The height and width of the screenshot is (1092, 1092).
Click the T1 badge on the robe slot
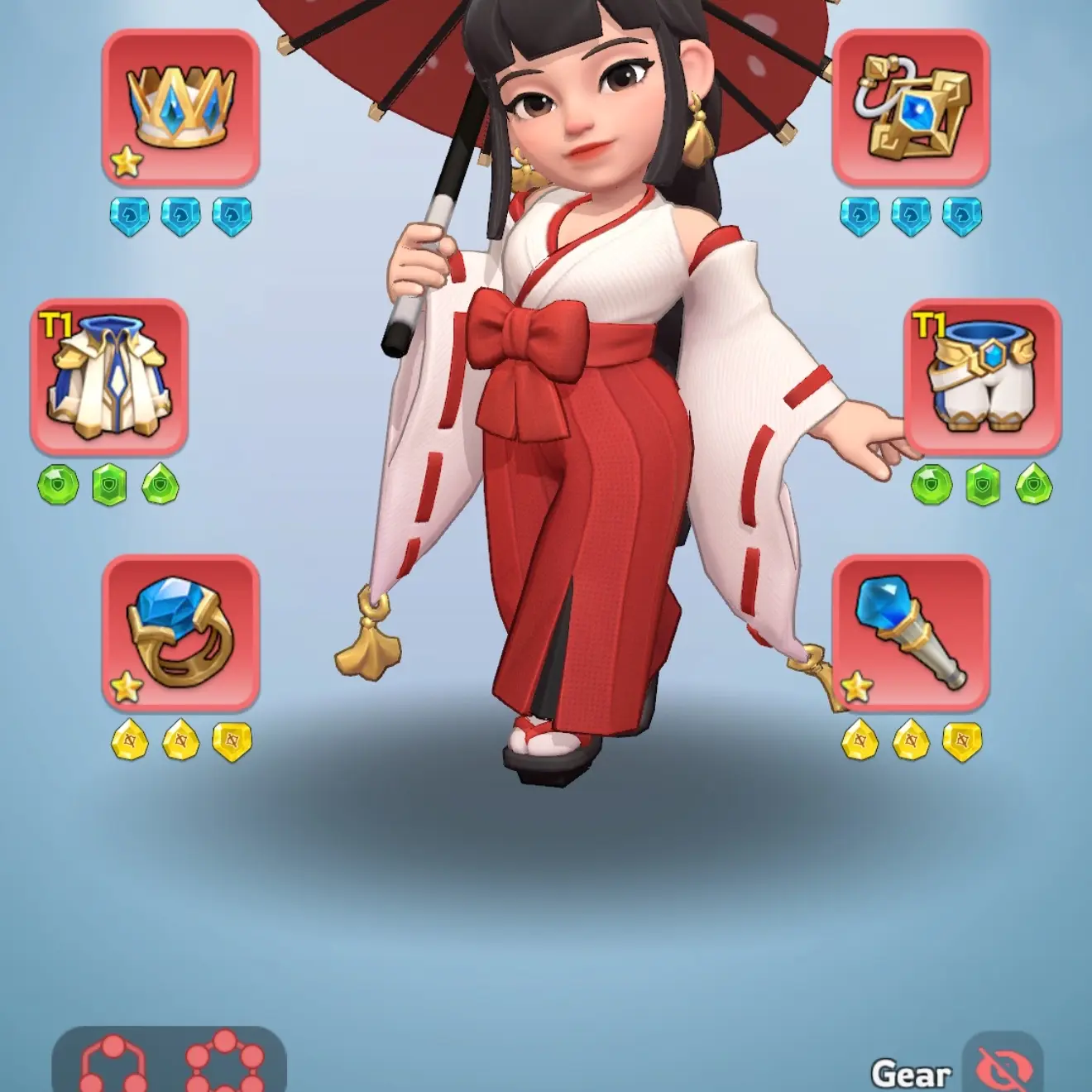click(55, 323)
